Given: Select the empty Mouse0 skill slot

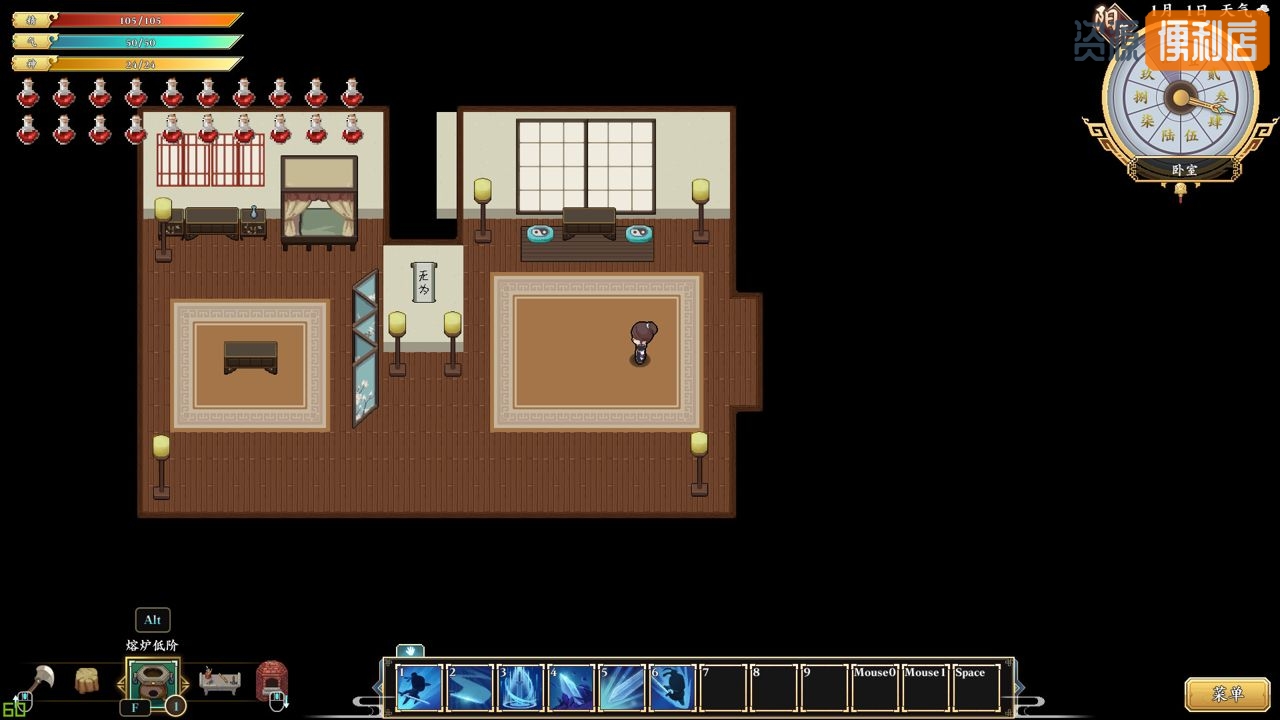Looking at the screenshot, I should (x=875, y=688).
